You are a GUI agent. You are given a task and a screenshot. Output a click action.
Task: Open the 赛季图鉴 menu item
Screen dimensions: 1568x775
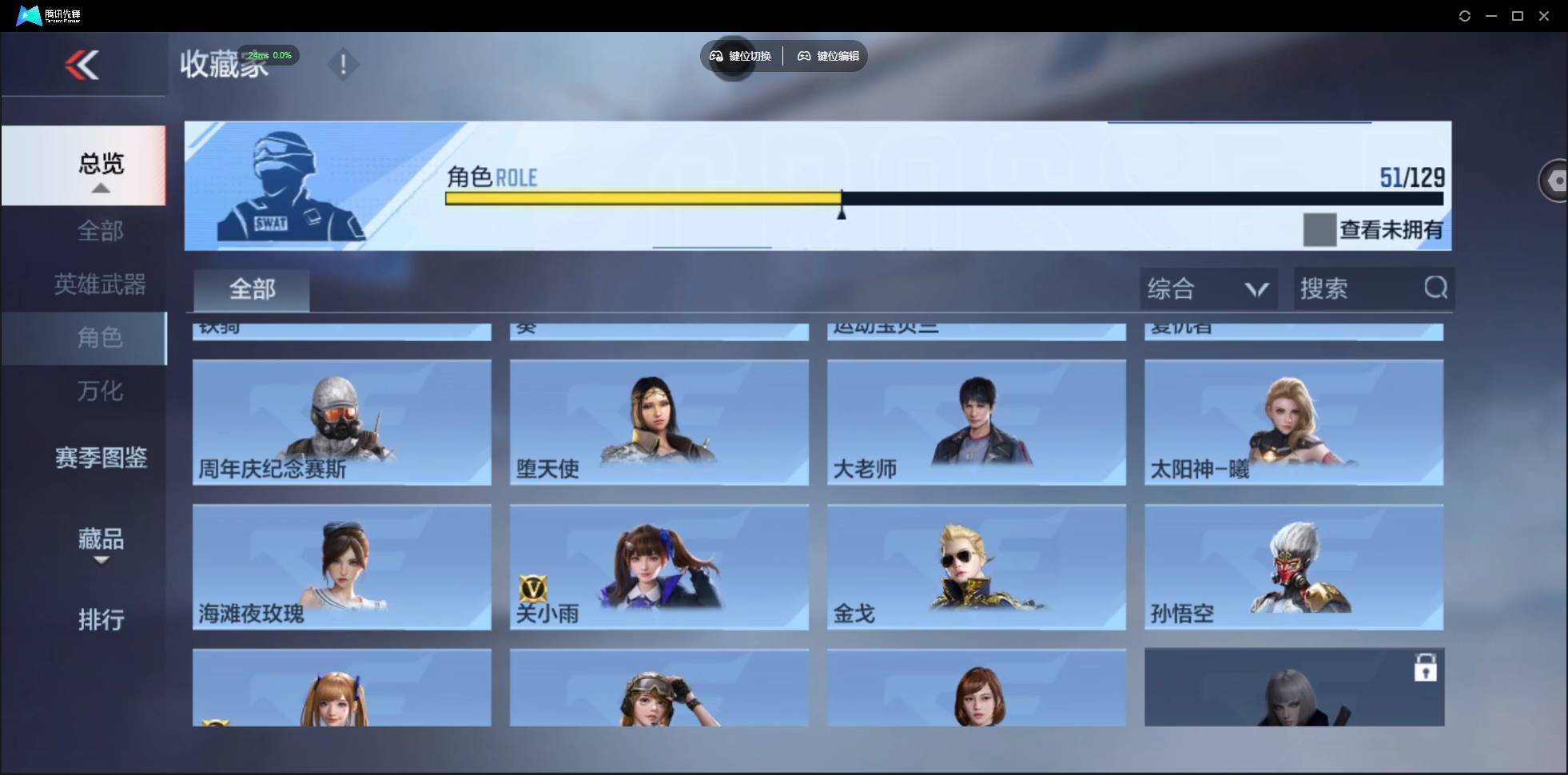[100, 457]
